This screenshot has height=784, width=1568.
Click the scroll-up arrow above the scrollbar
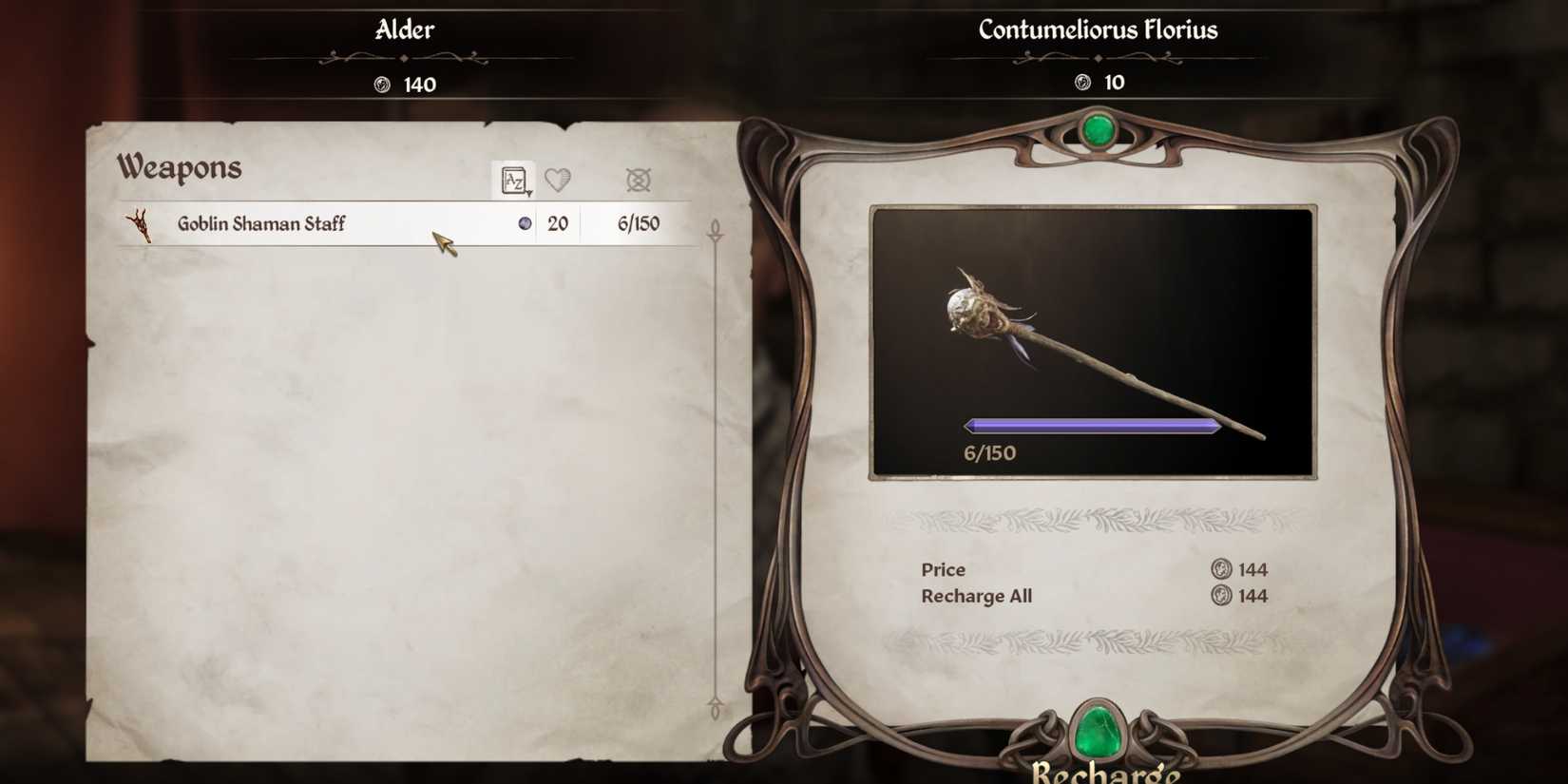715,231
